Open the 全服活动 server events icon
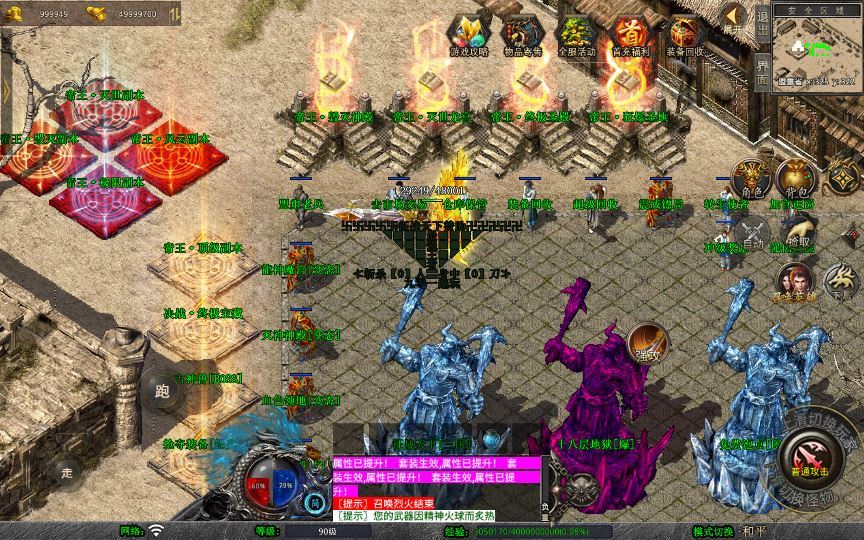The image size is (864, 540). click(x=576, y=36)
